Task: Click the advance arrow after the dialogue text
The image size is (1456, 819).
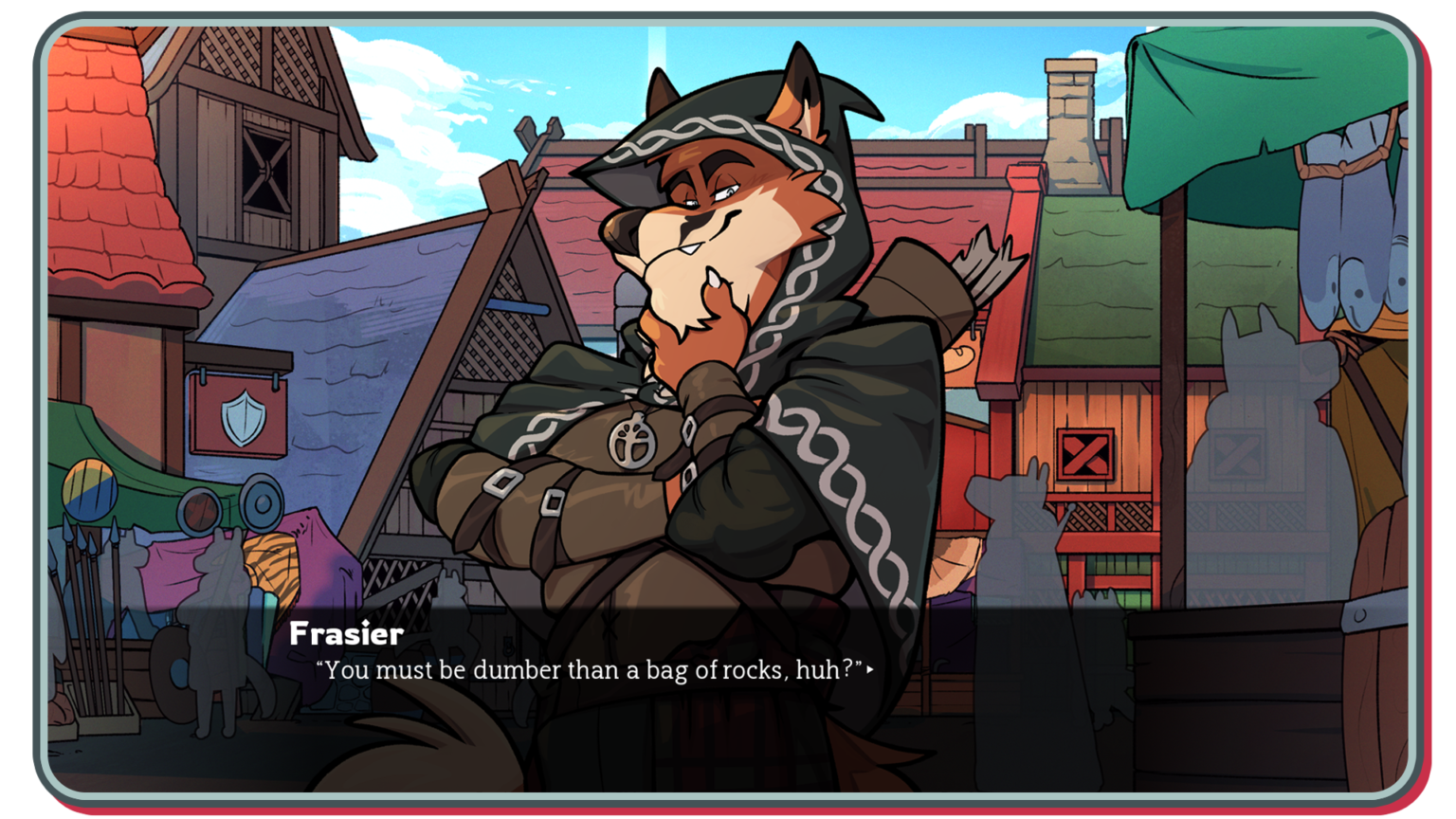Action: [x=871, y=670]
